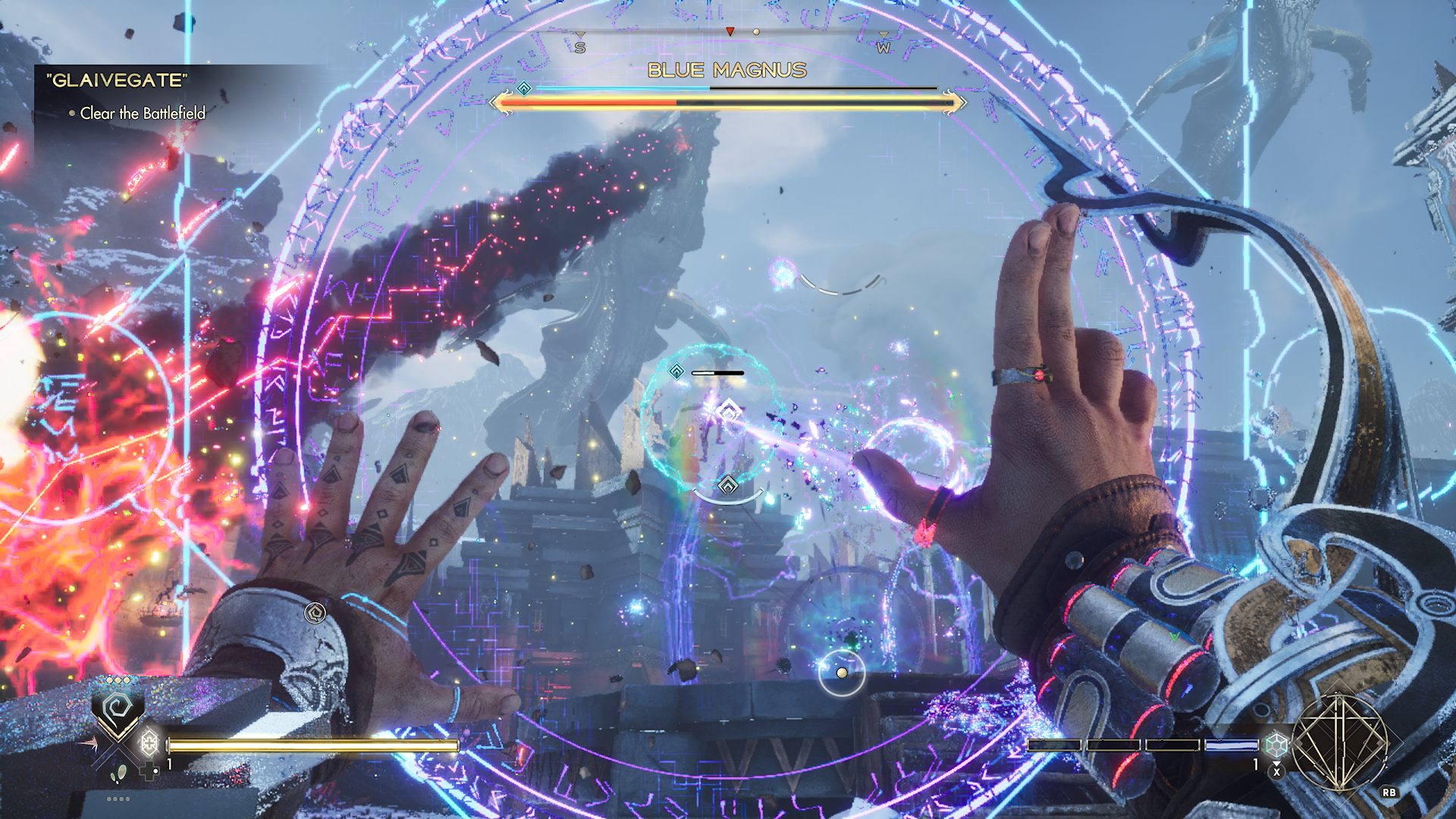Use the health crystal icon
This screenshot has height=819, width=1456.
pyautogui.click(x=149, y=742)
